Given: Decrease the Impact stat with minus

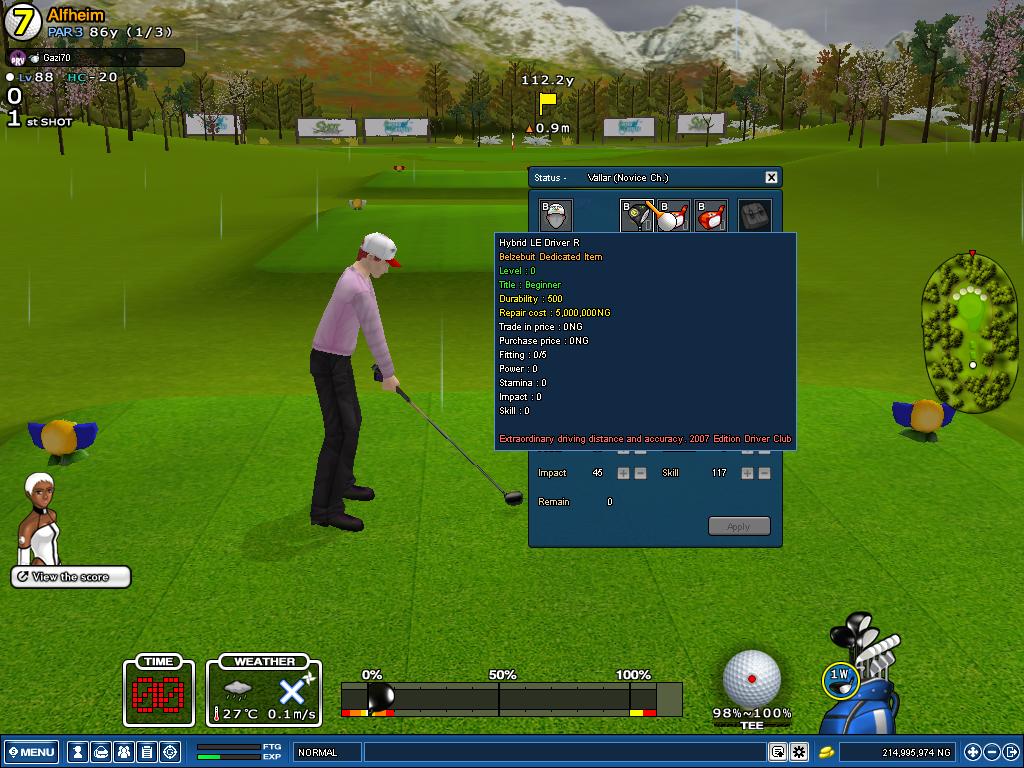Looking at the screenshot, I should point(640,473).
